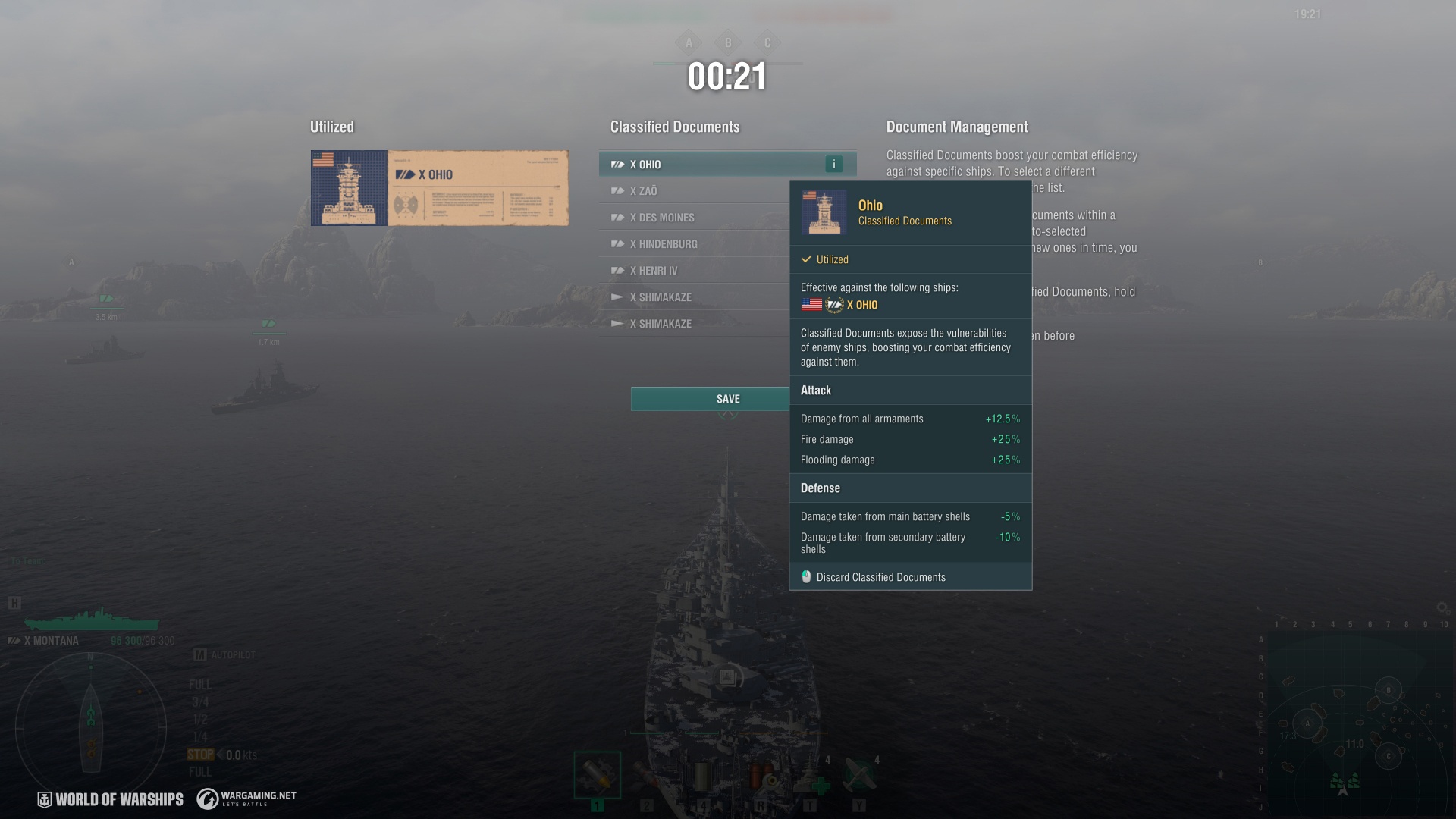1456x819 pixels.
Task: Open the minimap
Action: (x=1357, y=720)
